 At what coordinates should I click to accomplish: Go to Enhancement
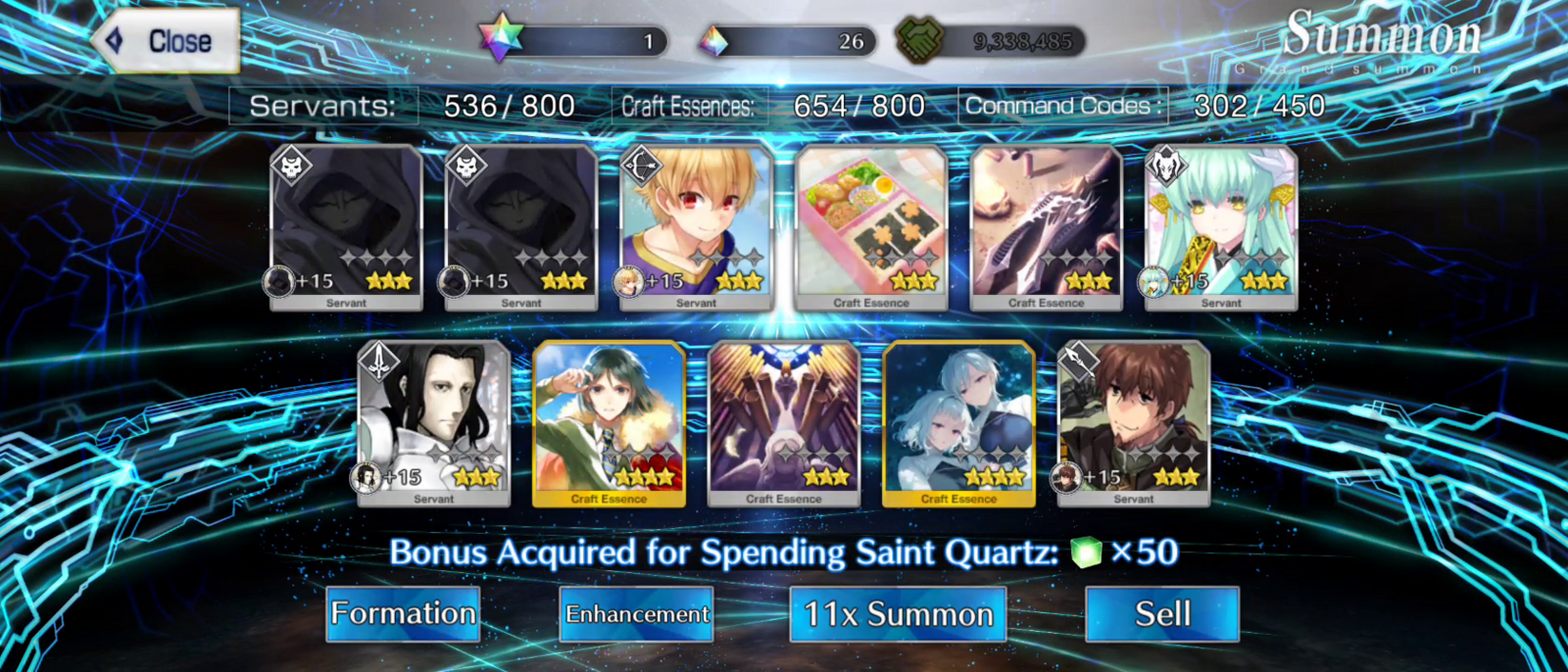636,614
